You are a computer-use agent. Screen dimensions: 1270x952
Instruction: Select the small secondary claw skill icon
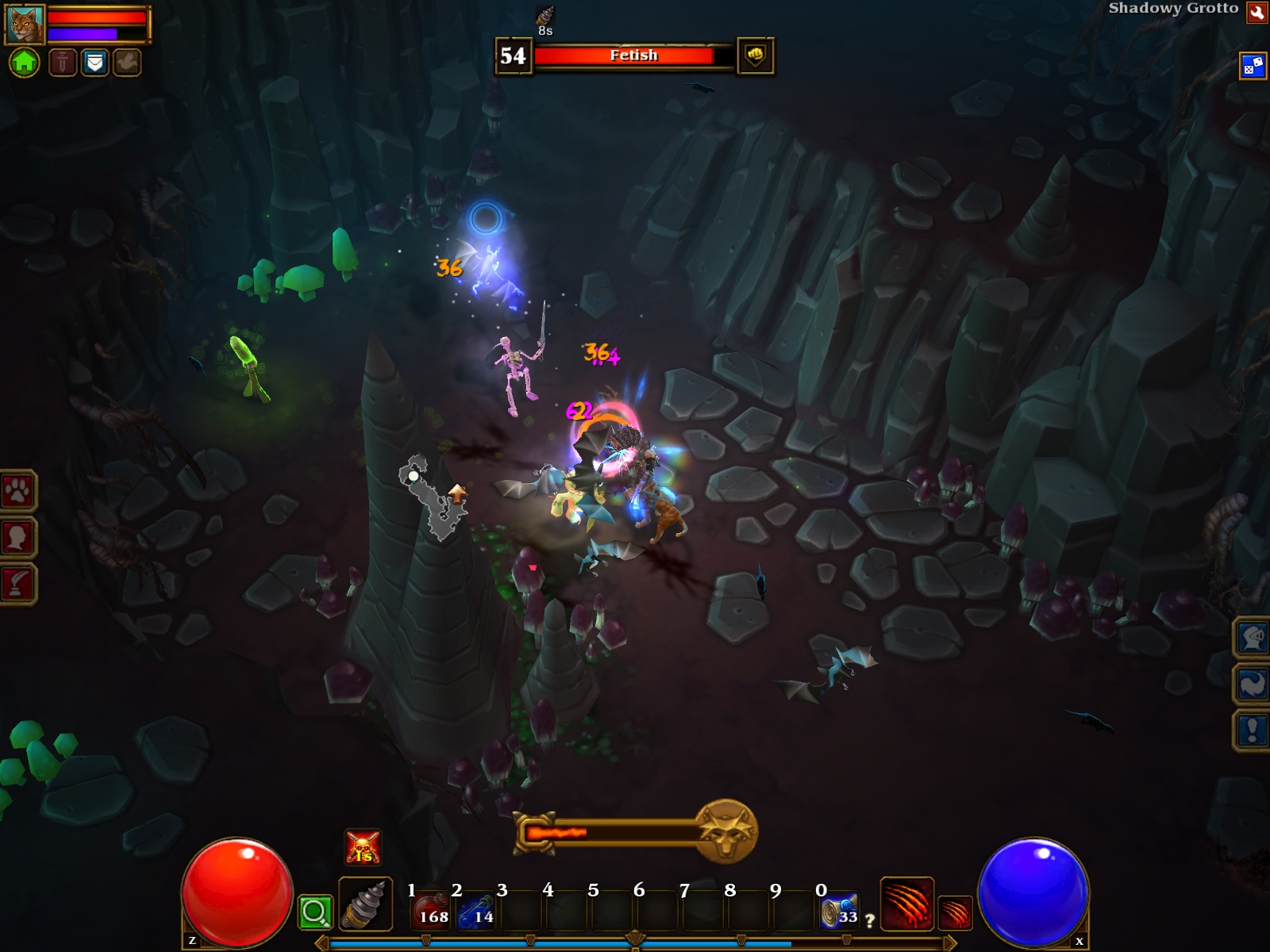955,912
